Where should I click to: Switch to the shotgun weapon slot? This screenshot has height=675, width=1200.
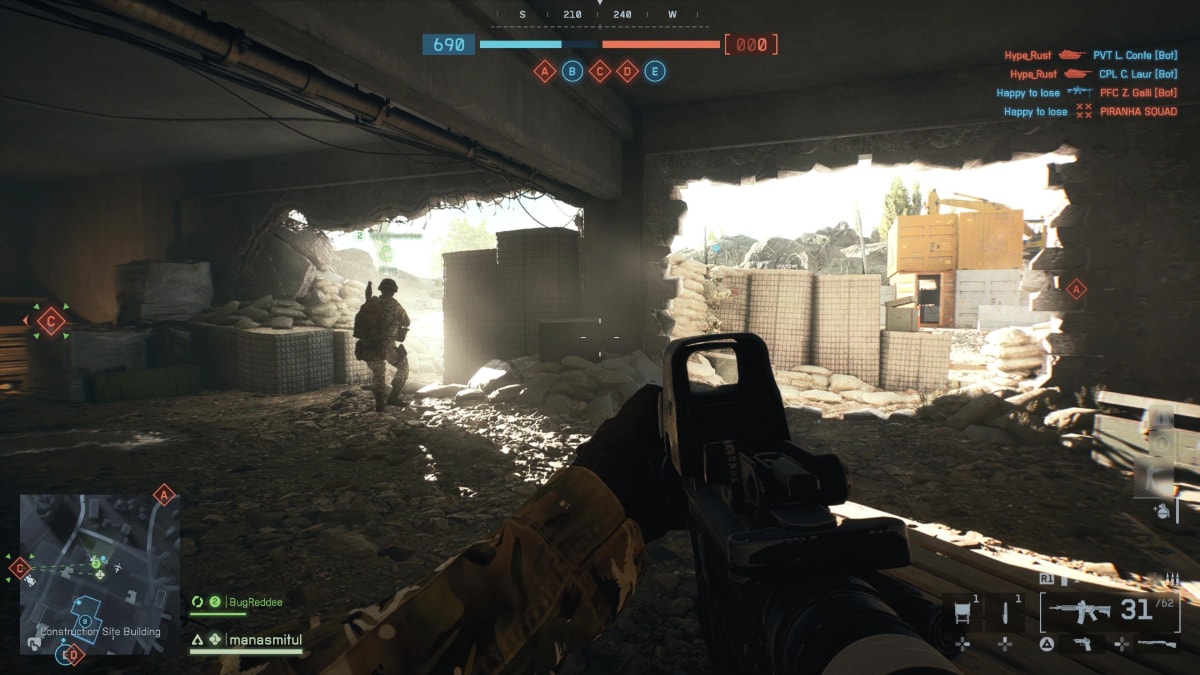click(x=1157, y=644)
